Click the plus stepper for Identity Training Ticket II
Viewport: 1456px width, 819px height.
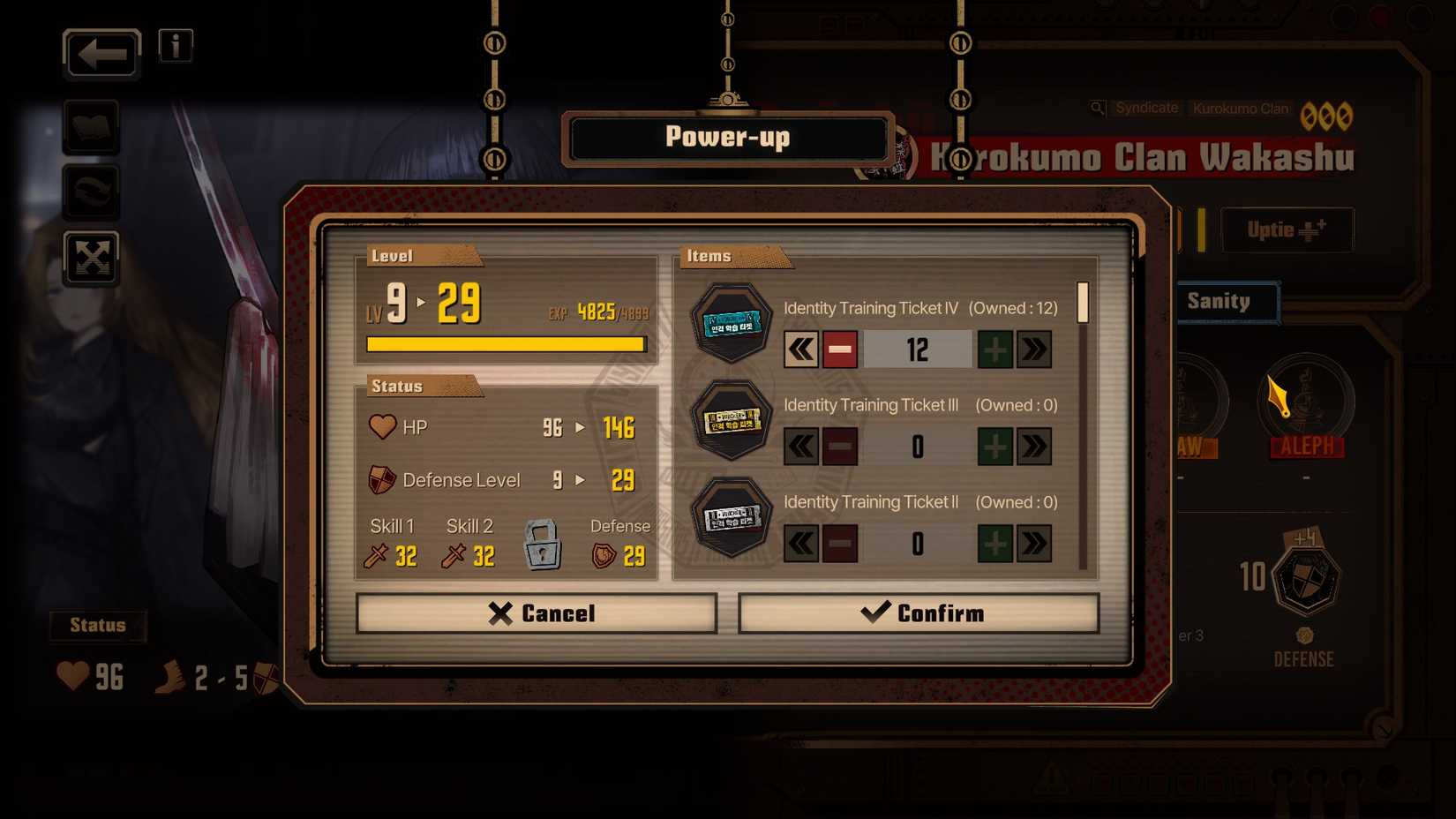click(995, 544)
